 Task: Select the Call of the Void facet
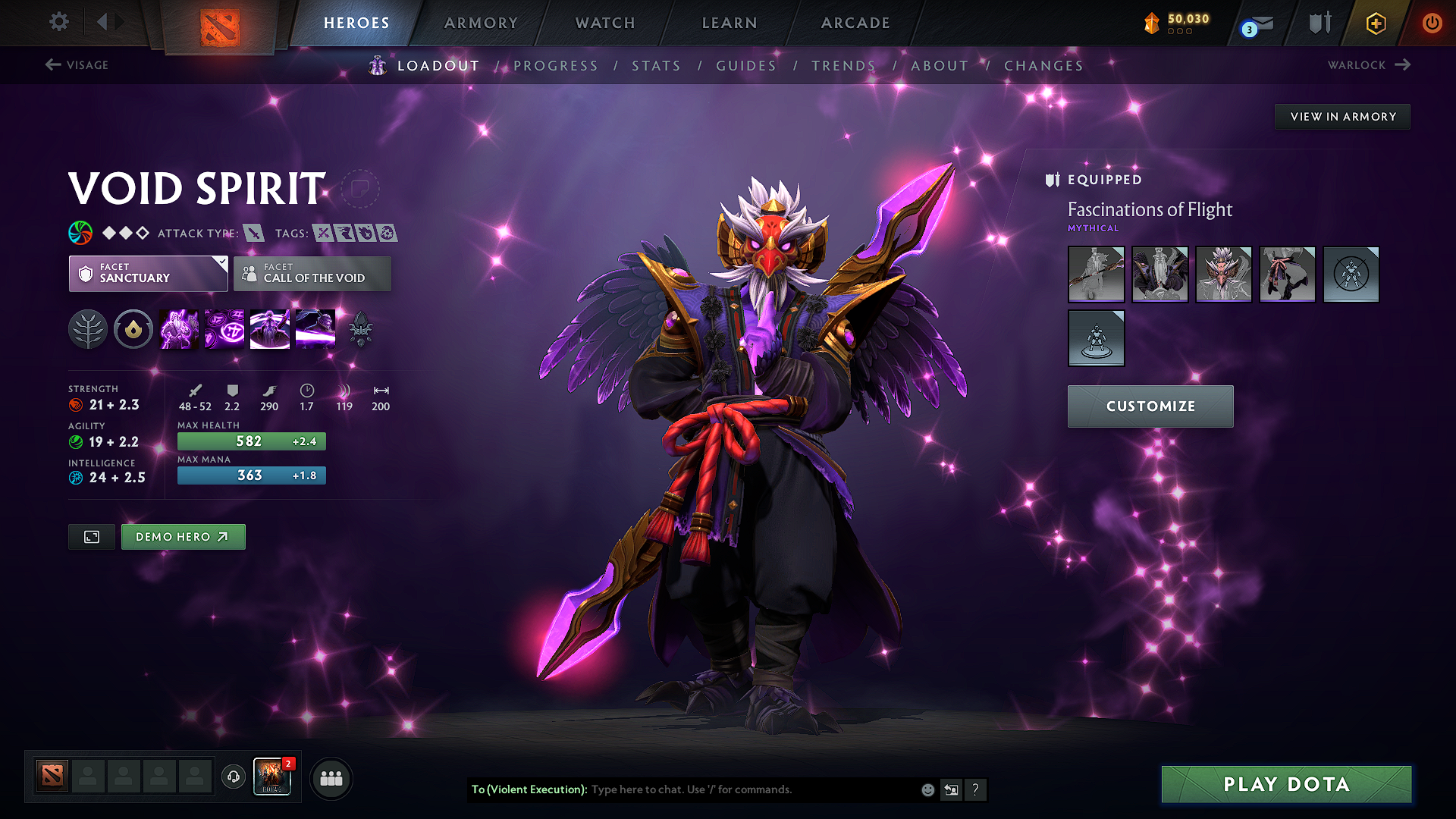tap(312, 274)
